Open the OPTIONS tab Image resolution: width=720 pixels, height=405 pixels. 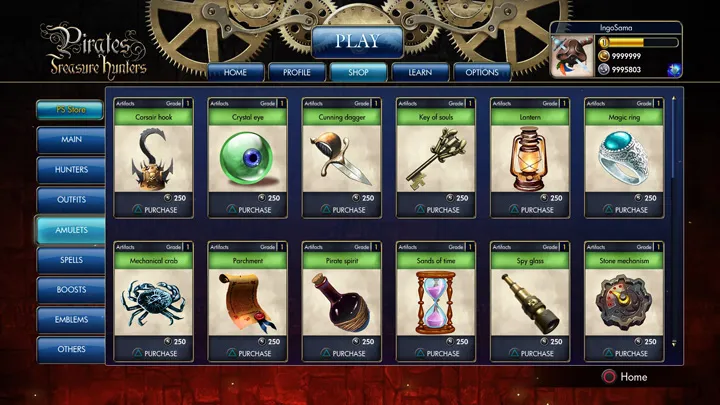pyautogui.click(x=482, y=72)
